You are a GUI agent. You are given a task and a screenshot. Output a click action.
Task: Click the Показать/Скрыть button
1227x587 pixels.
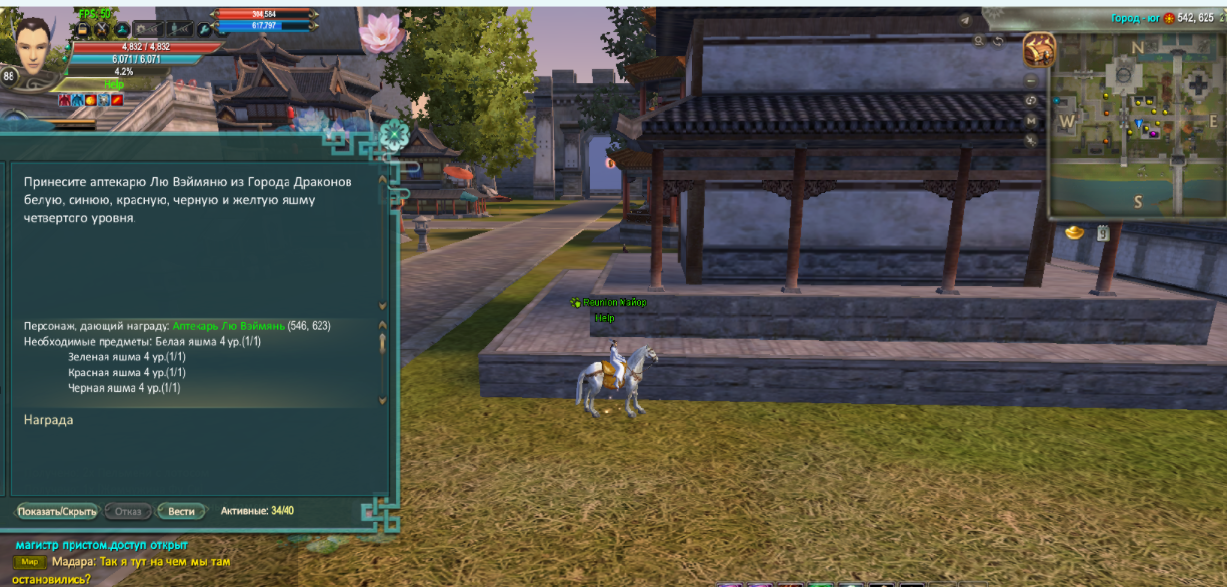[57, 511]
